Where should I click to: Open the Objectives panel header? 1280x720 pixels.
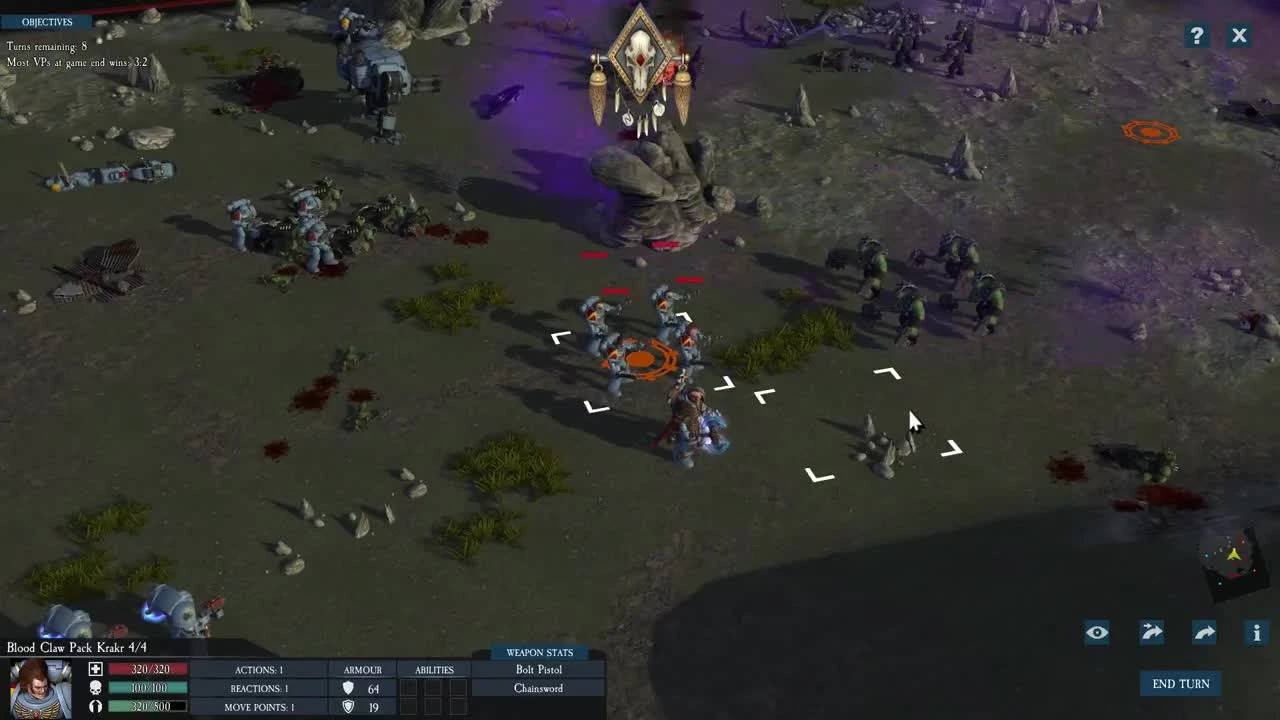click(x=47, y=21)
